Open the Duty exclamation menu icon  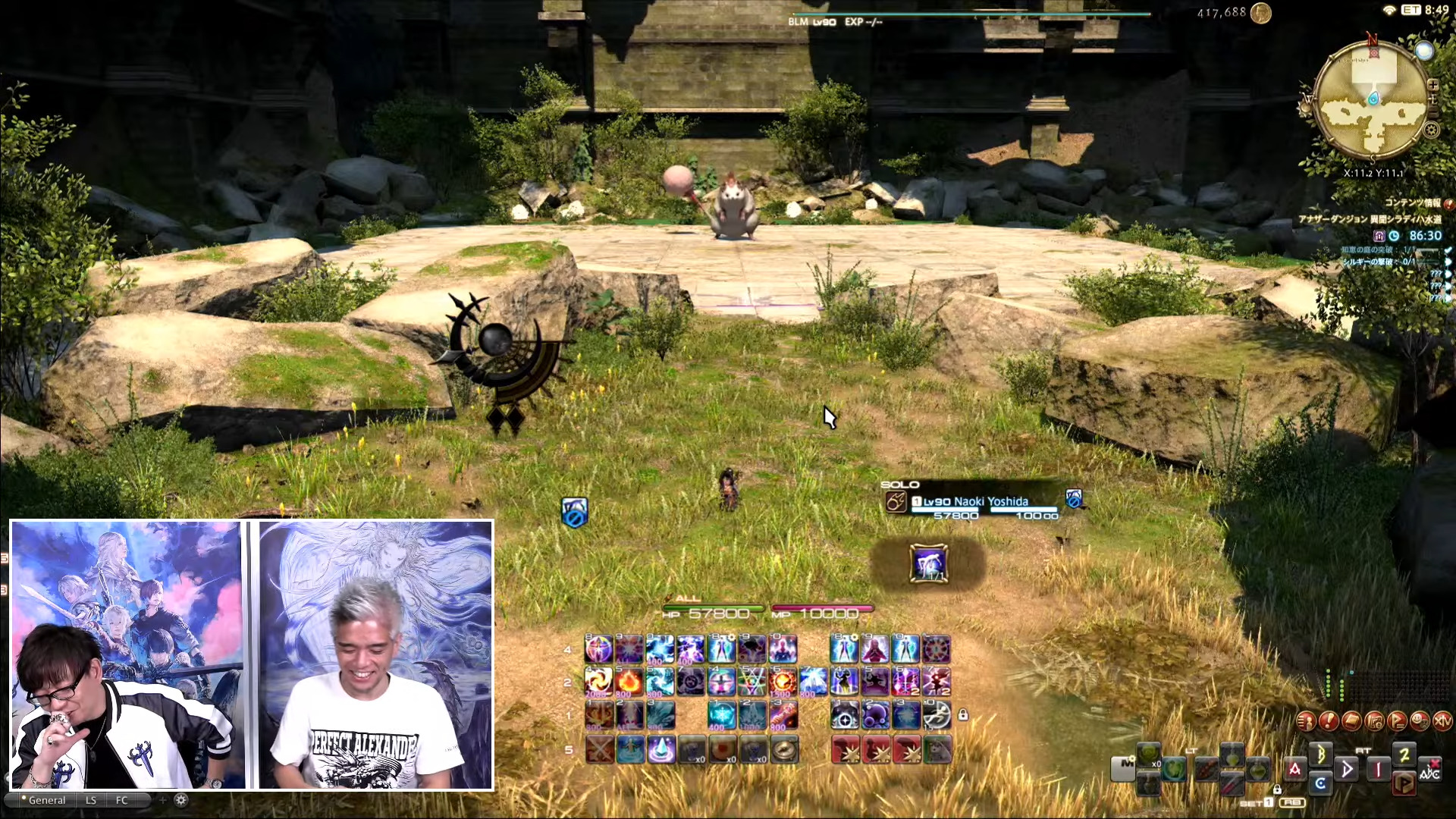point(1329,721)
